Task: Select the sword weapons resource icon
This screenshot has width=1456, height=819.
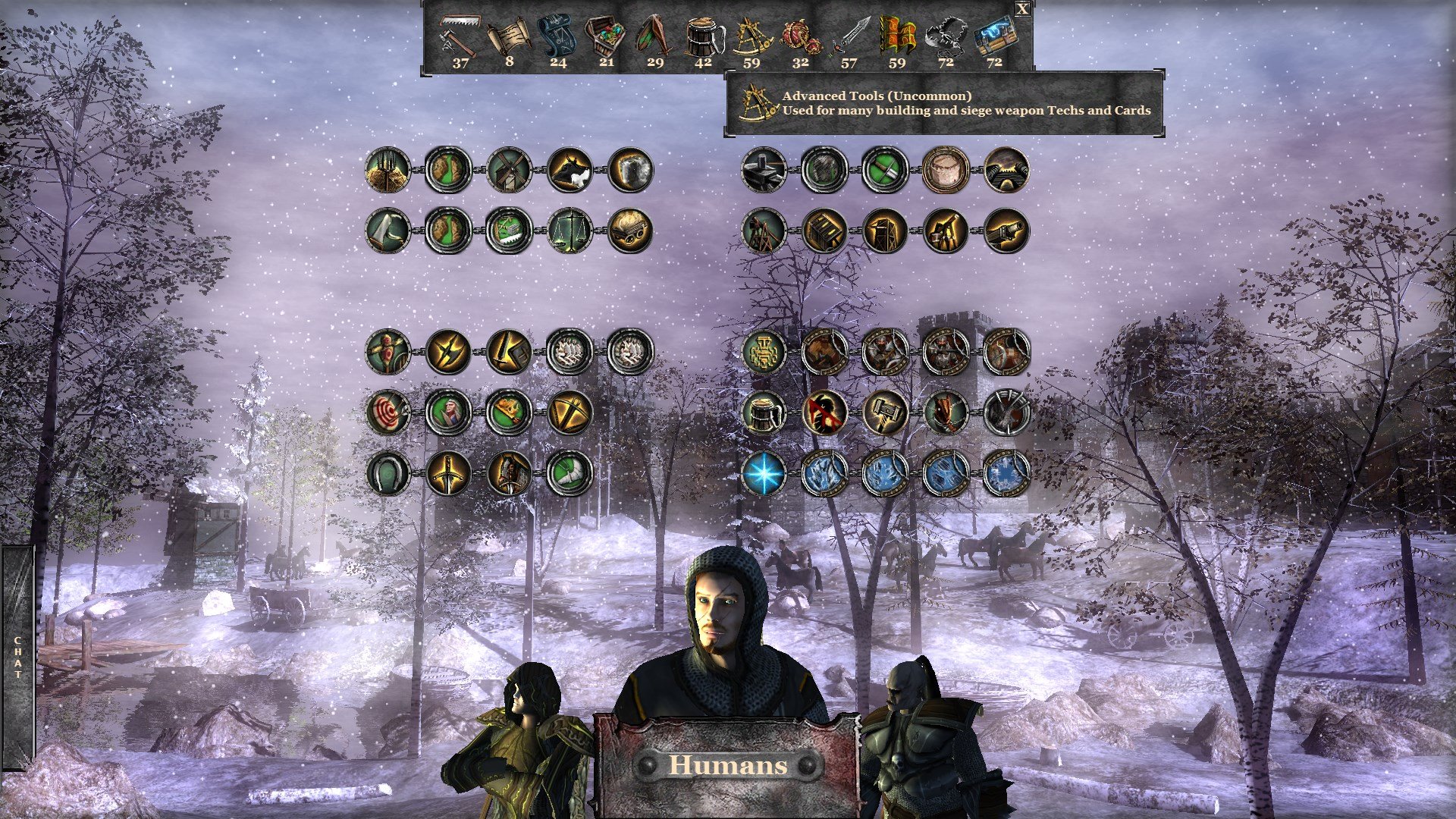Action: [852, 34]
